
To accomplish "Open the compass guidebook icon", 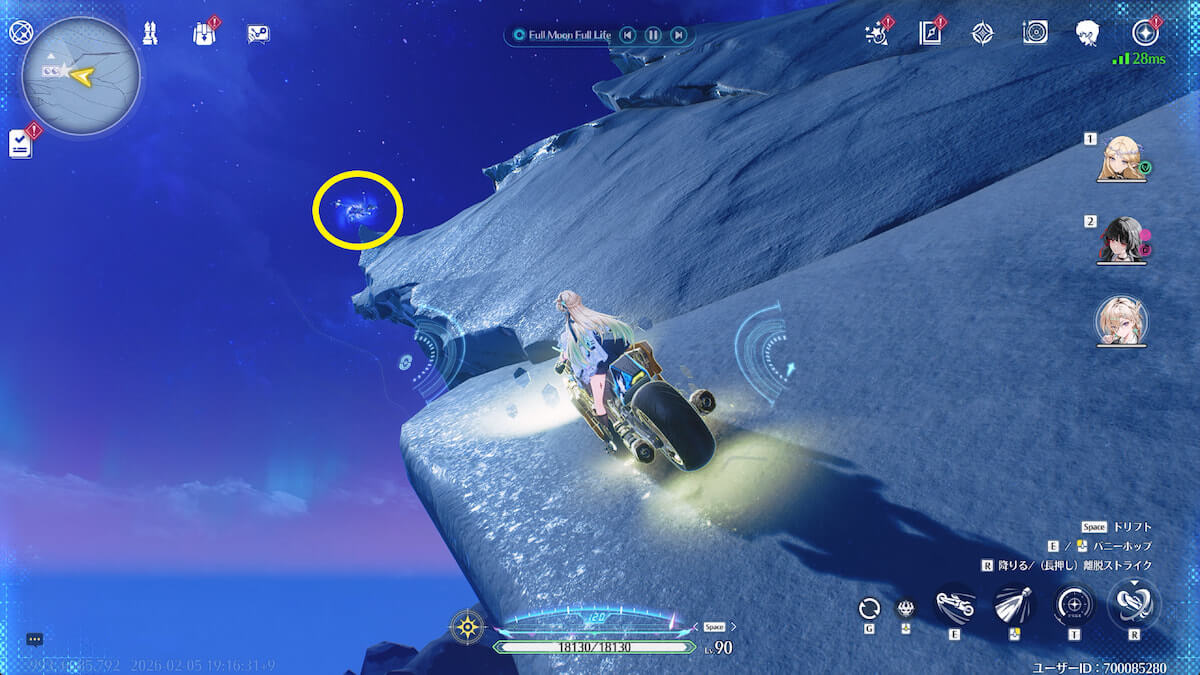I will coord(930,33).
